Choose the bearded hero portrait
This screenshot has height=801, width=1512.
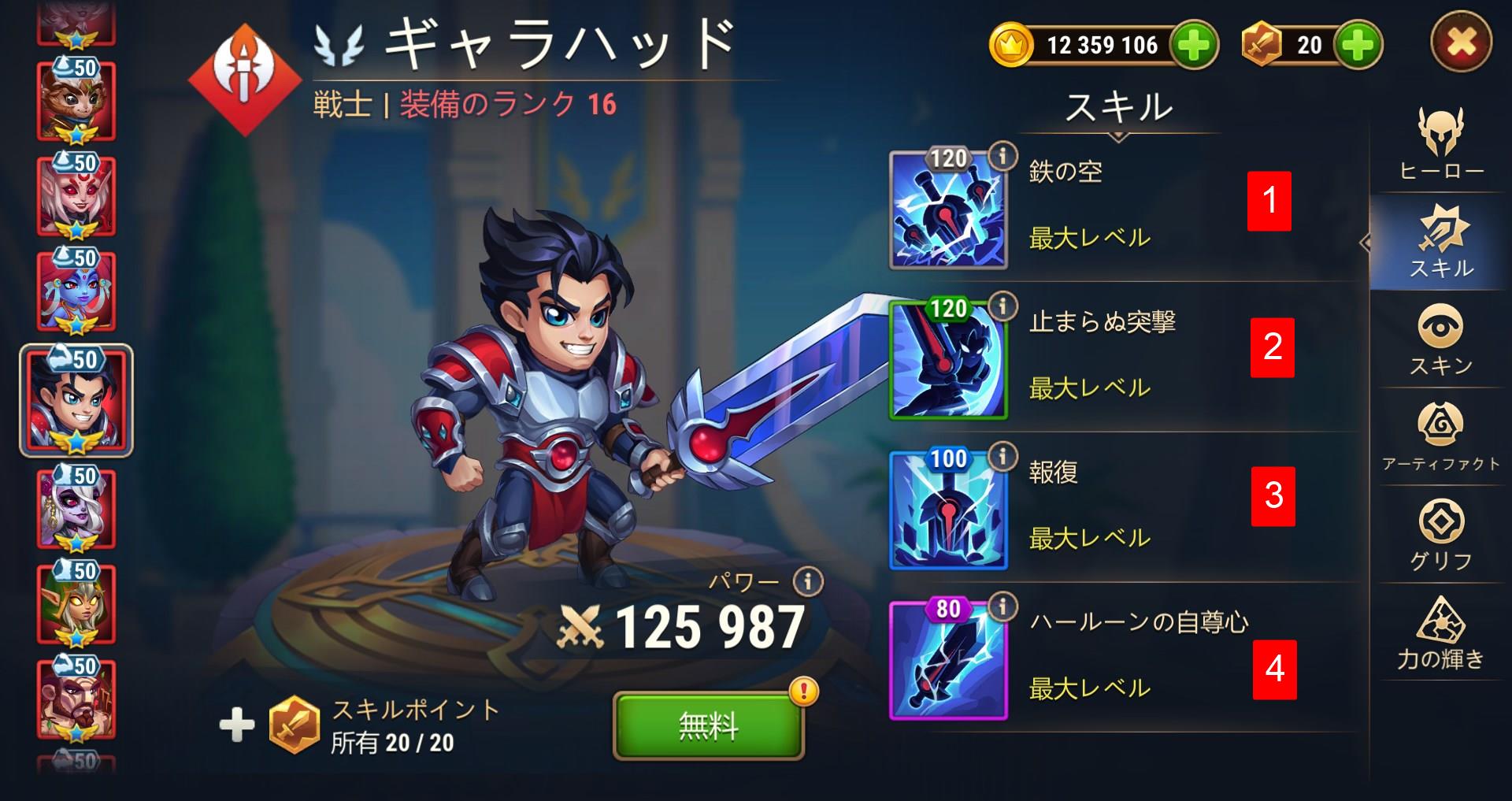click(x=76, y=699)
